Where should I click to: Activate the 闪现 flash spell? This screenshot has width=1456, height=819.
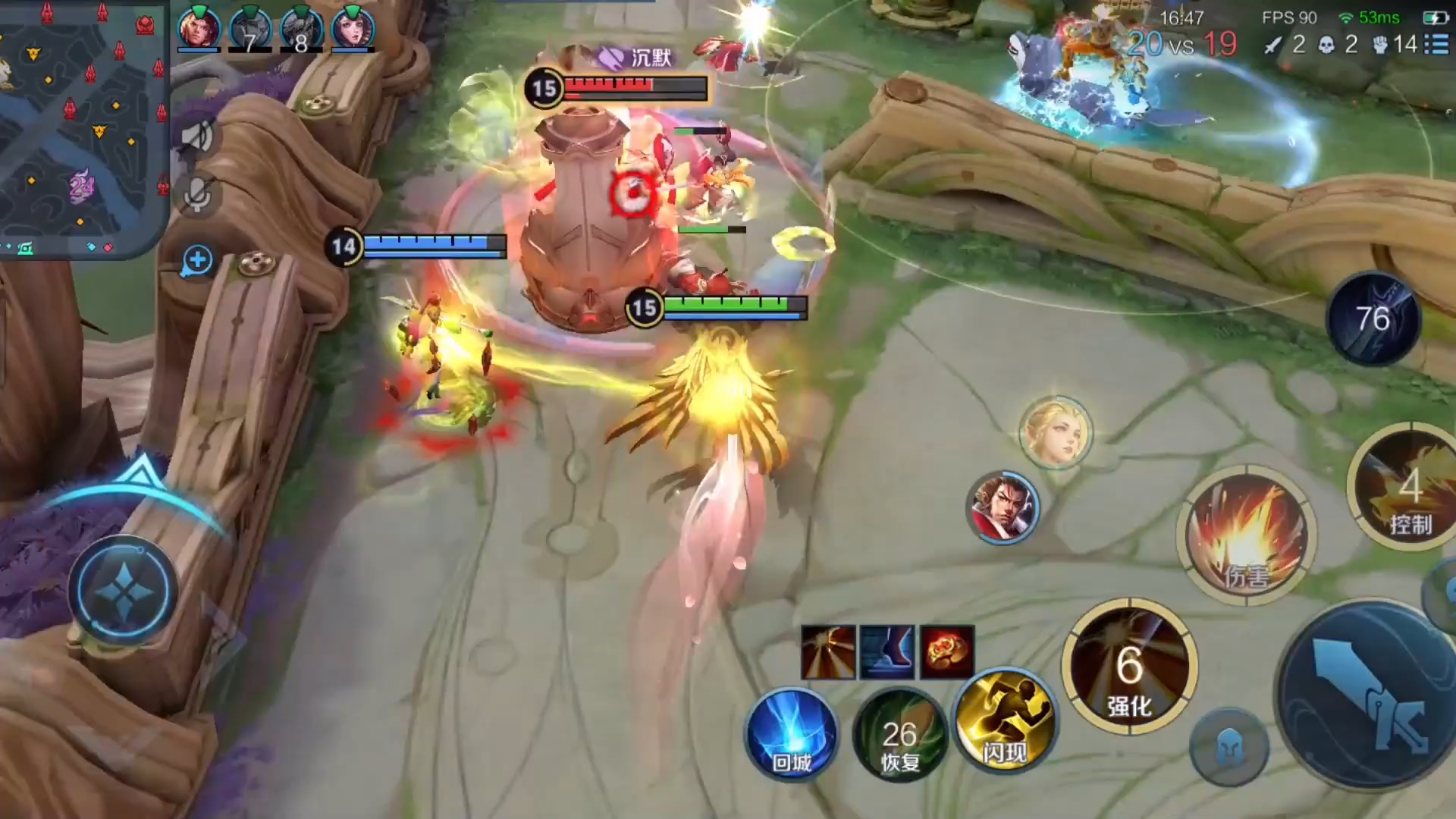tap(1005, 720)
